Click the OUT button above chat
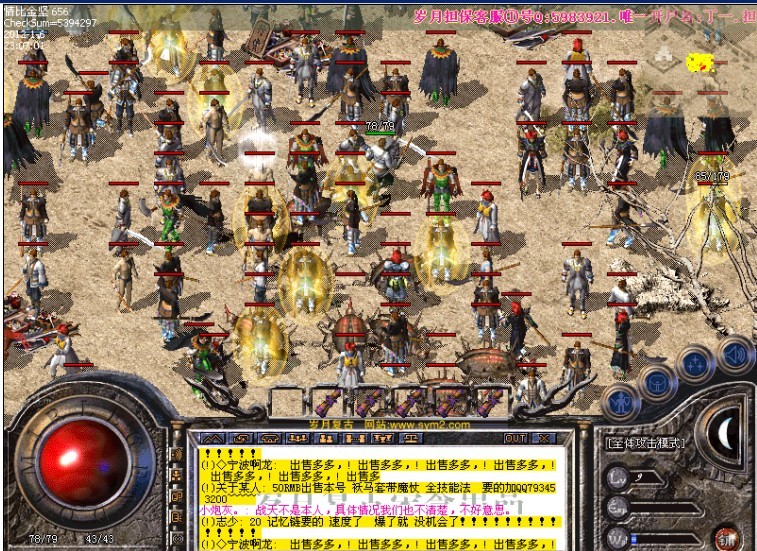 point(515,438)
